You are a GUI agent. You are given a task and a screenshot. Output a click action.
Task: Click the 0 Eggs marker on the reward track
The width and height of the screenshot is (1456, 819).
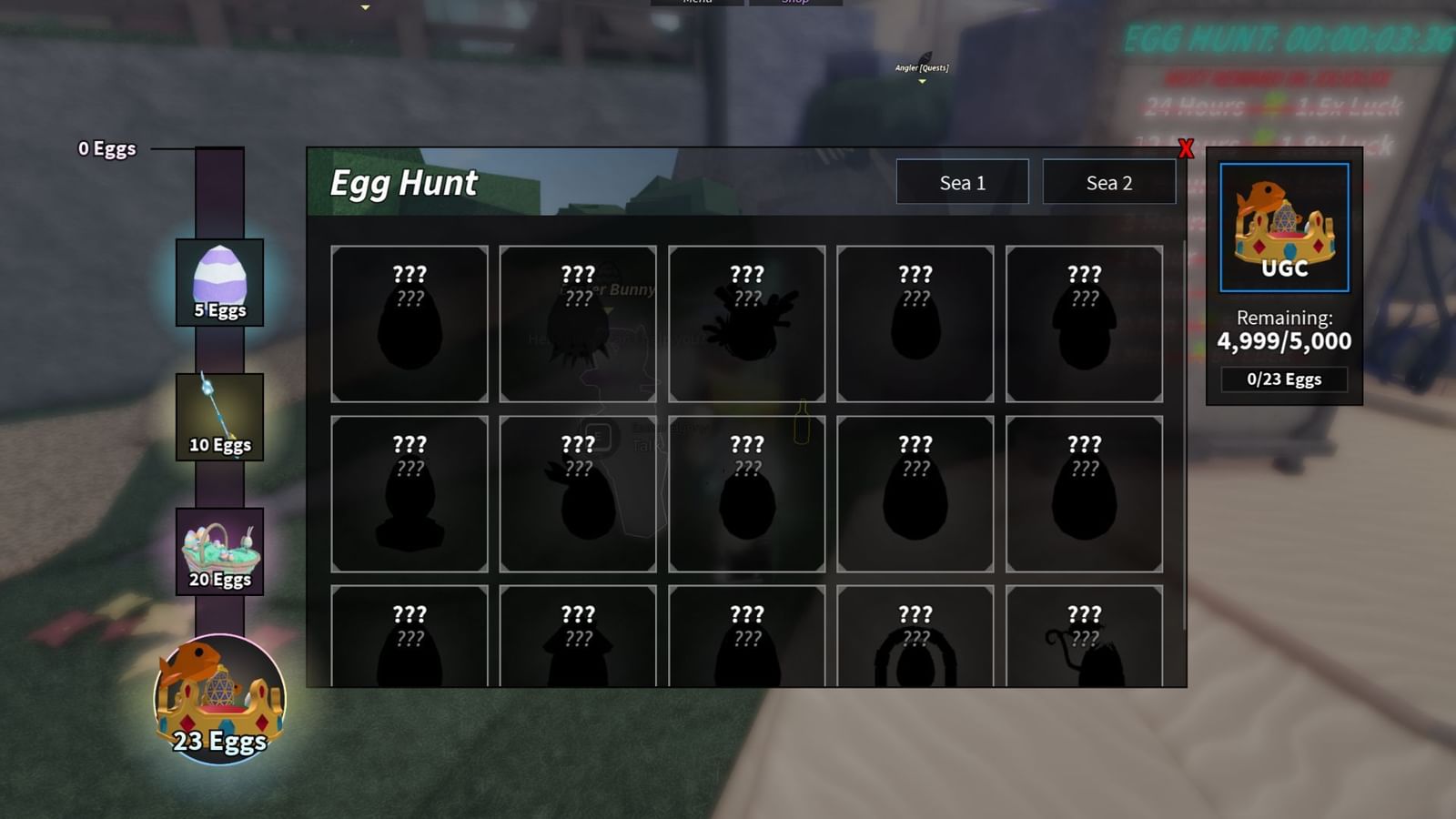tap(106, 148)
